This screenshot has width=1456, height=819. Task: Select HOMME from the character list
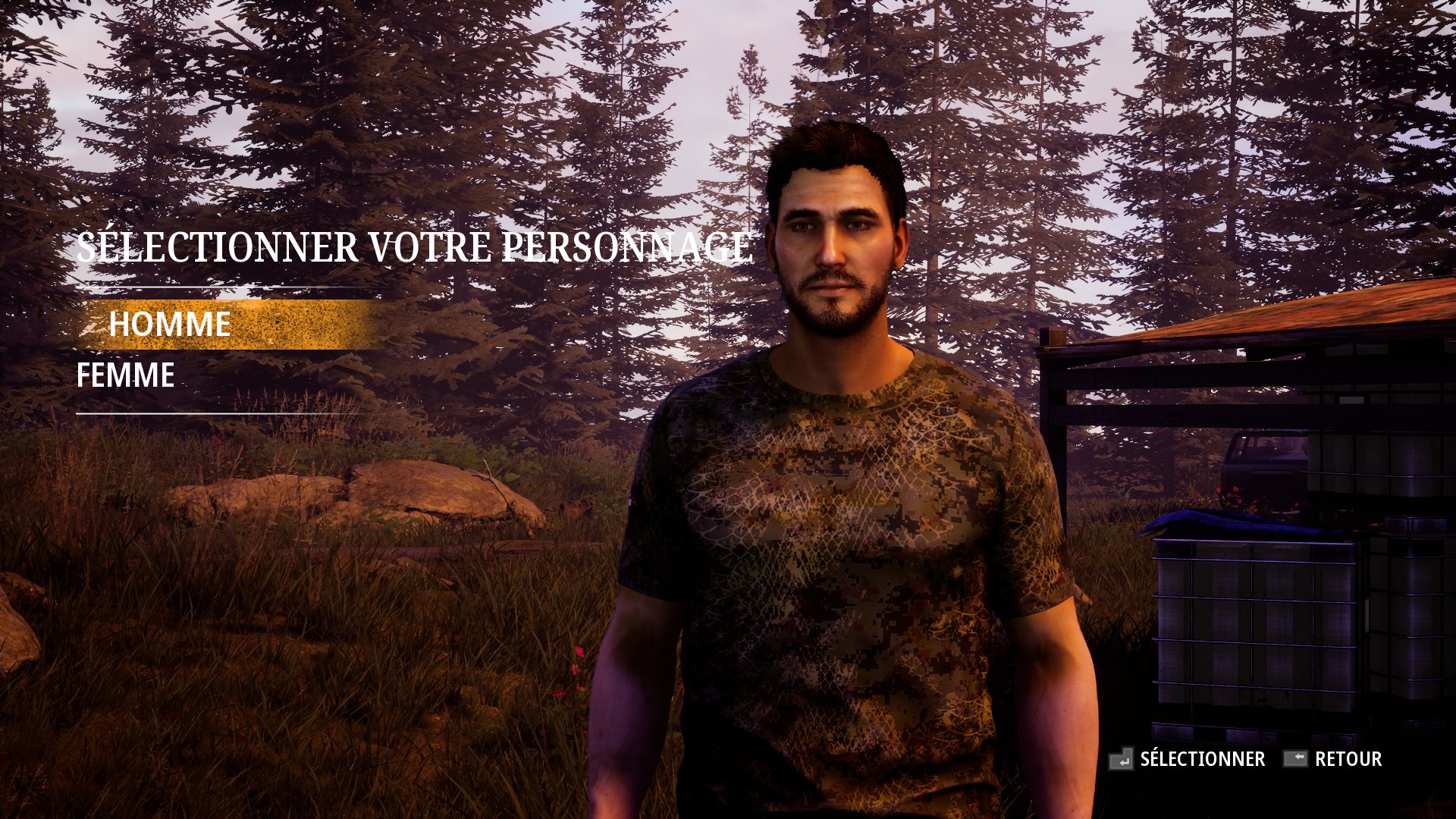[171, 325]
